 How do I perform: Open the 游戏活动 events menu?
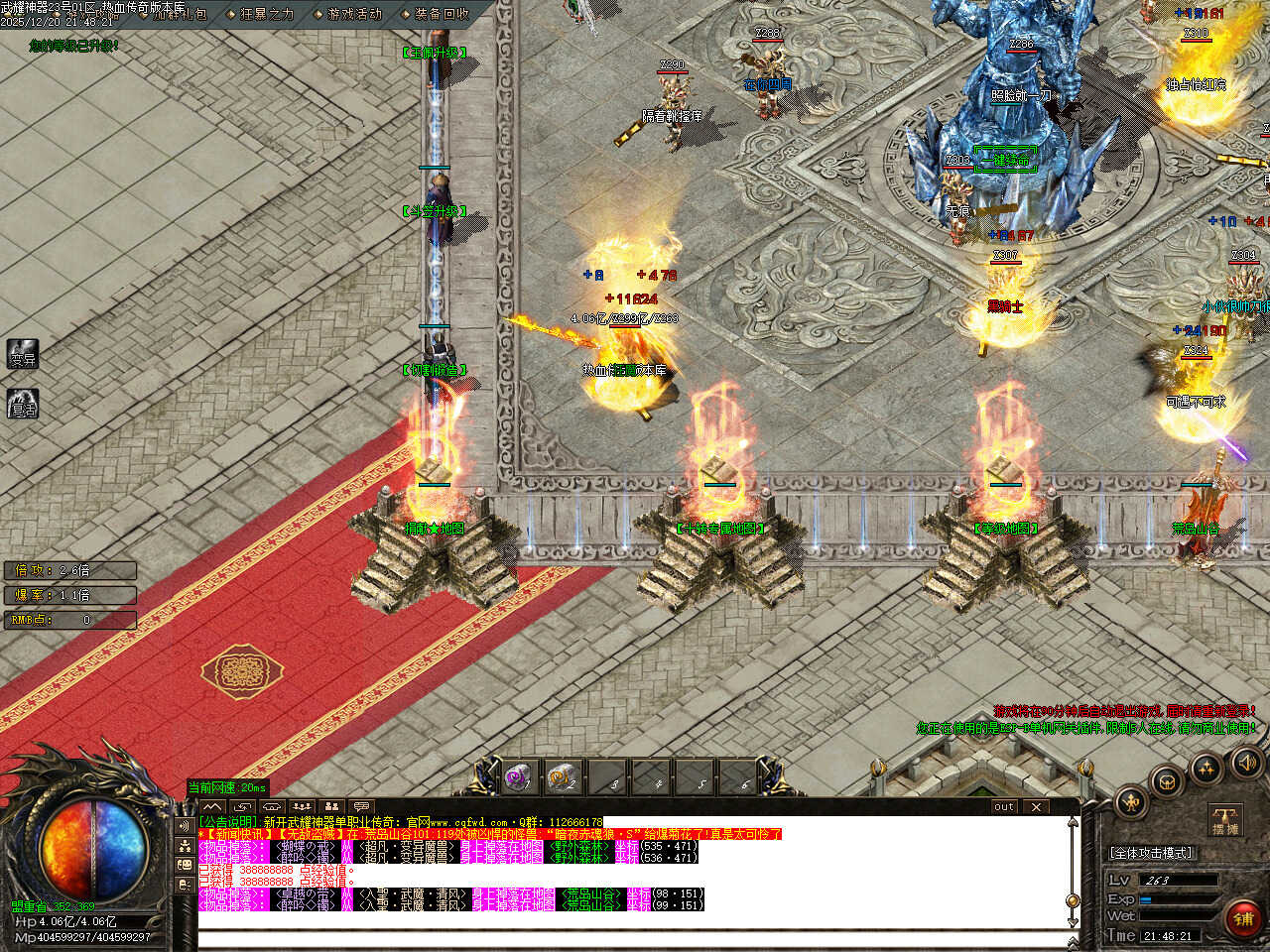pos(354,14)
